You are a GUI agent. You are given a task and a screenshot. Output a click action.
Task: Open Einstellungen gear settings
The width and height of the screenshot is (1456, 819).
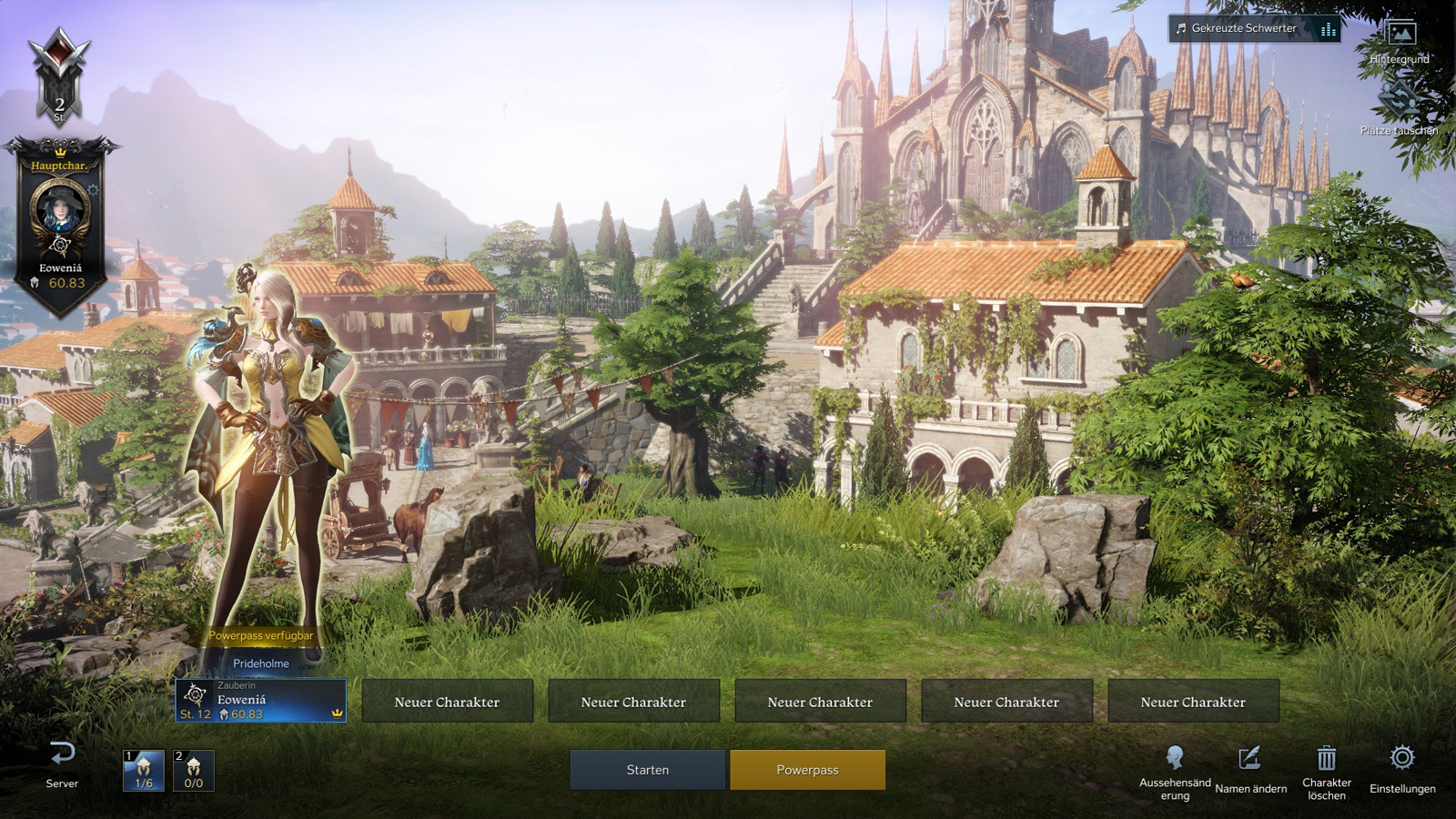[1402, 769]
